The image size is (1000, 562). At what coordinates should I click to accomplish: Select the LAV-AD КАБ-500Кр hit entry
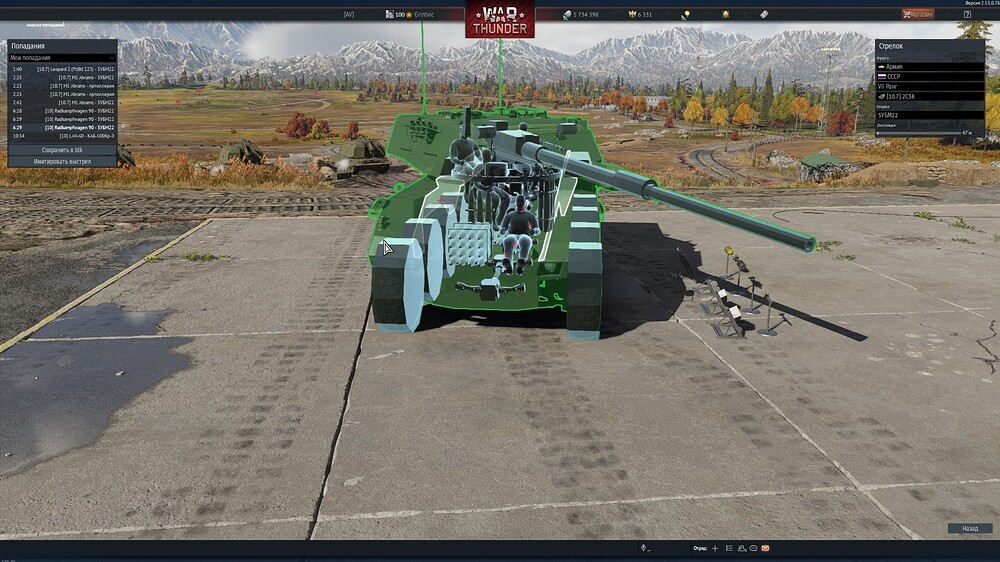[63, 135]
